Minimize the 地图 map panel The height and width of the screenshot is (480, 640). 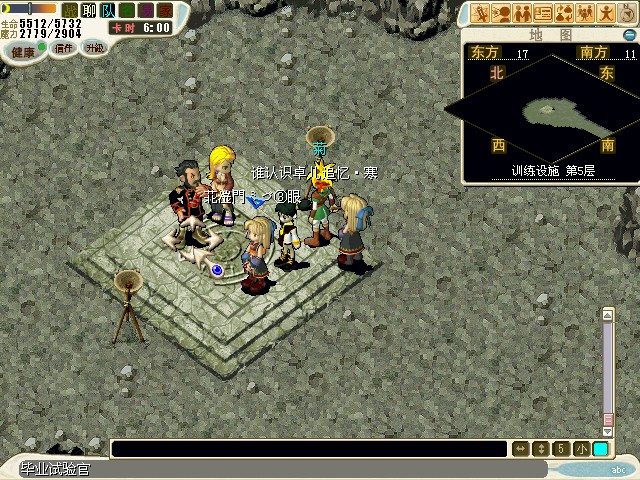pyautogui.click(x=629, y=33)
